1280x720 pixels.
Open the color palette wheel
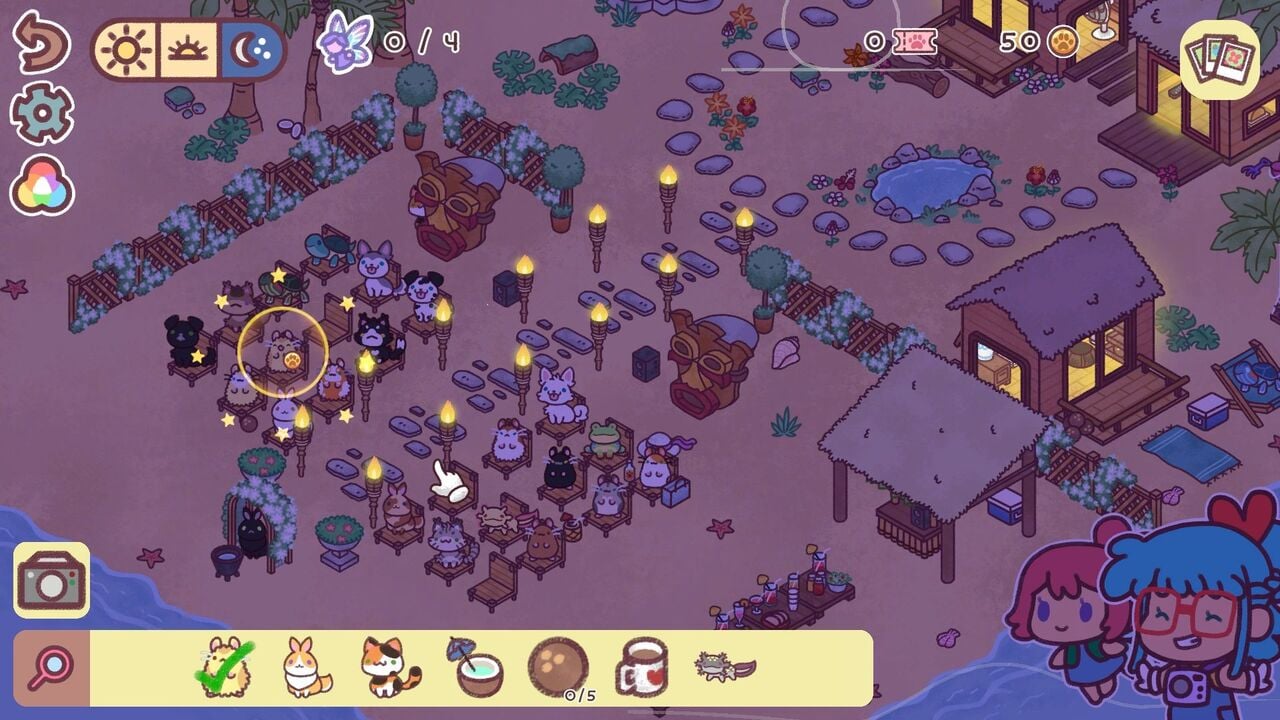coord(42,186)
